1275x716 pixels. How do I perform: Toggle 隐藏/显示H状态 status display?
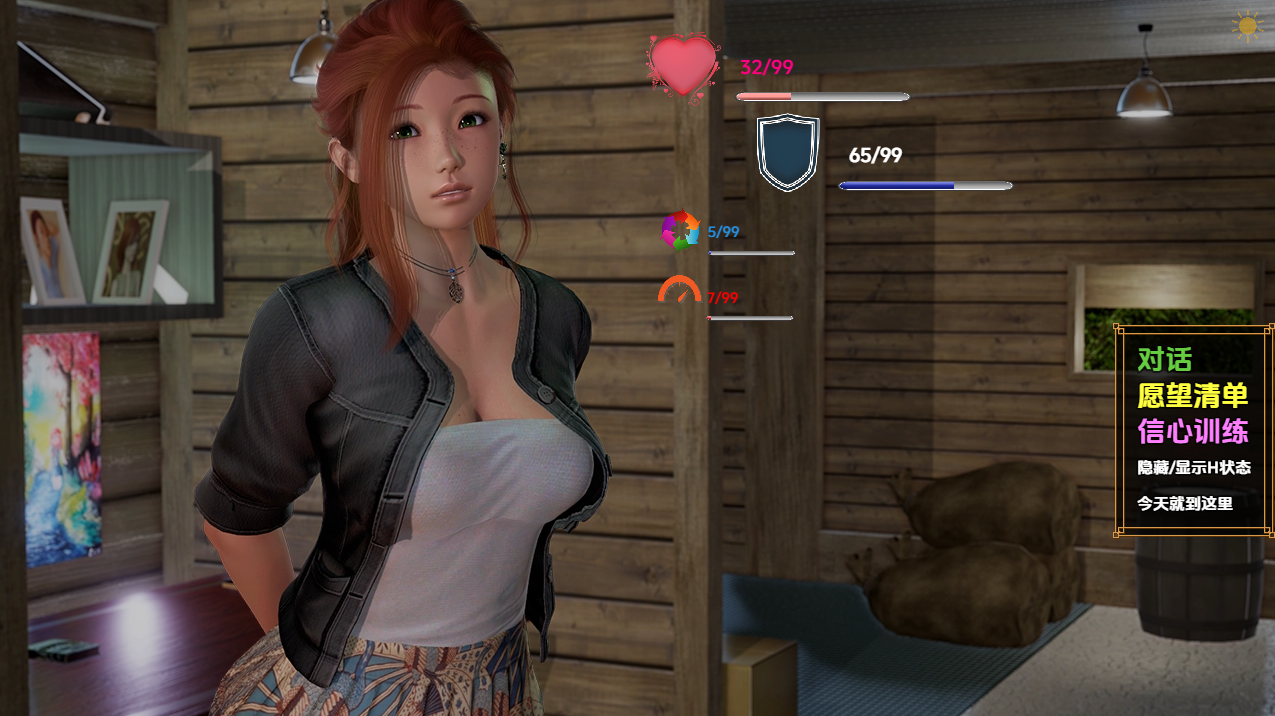click(x=1193, y=467)
